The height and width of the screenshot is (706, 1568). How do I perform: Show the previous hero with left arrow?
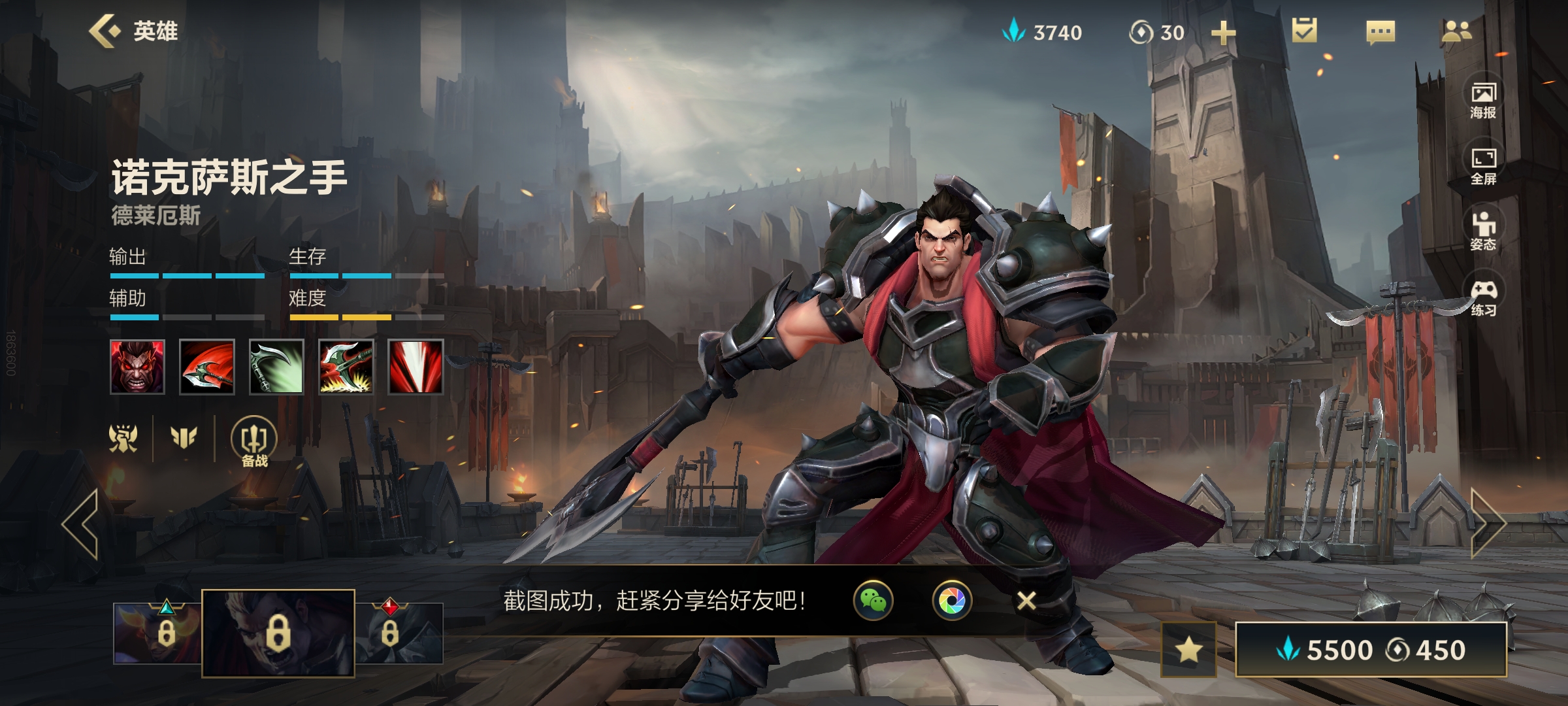click(80, 524)
